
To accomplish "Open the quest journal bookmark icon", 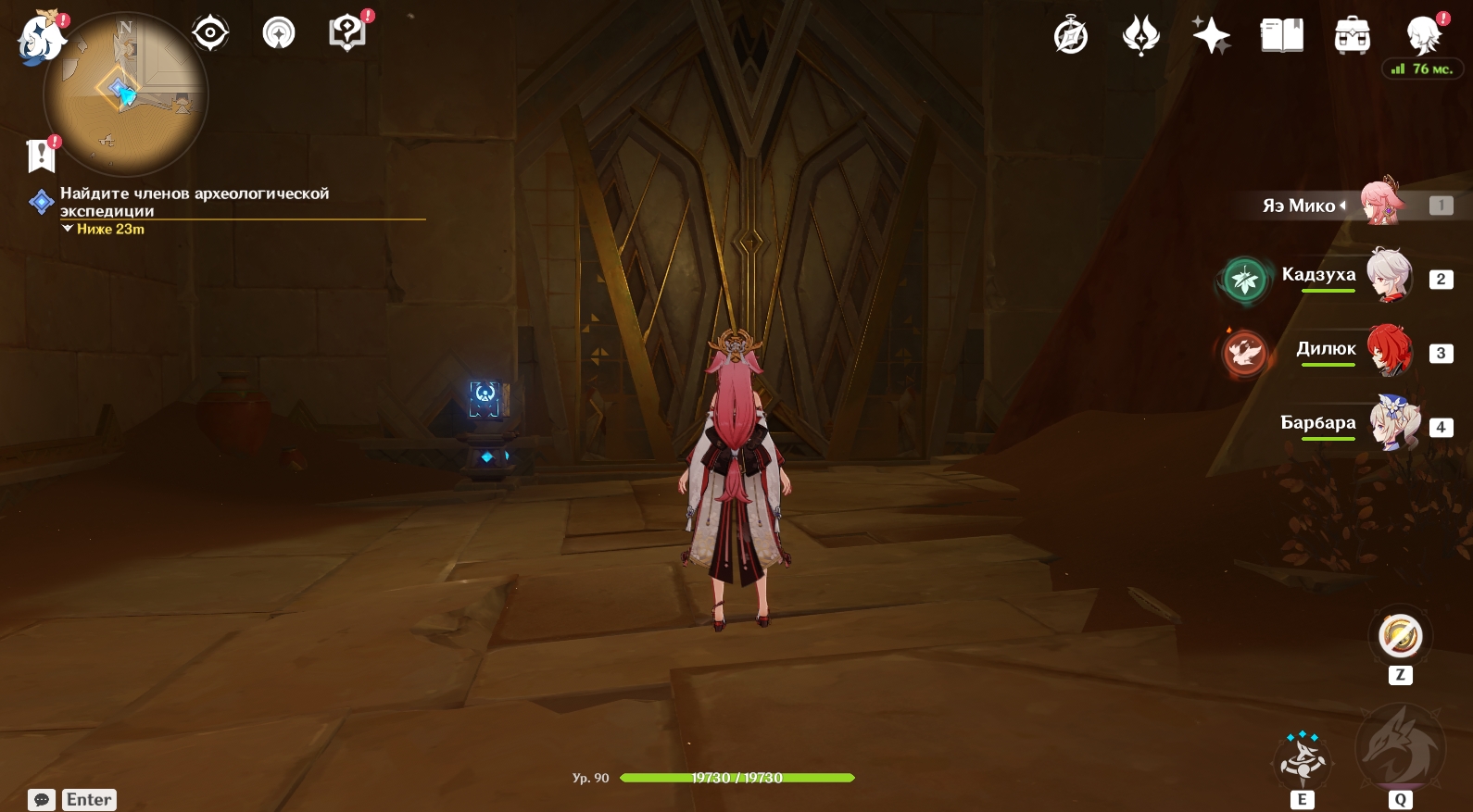I will click(42, 156).
